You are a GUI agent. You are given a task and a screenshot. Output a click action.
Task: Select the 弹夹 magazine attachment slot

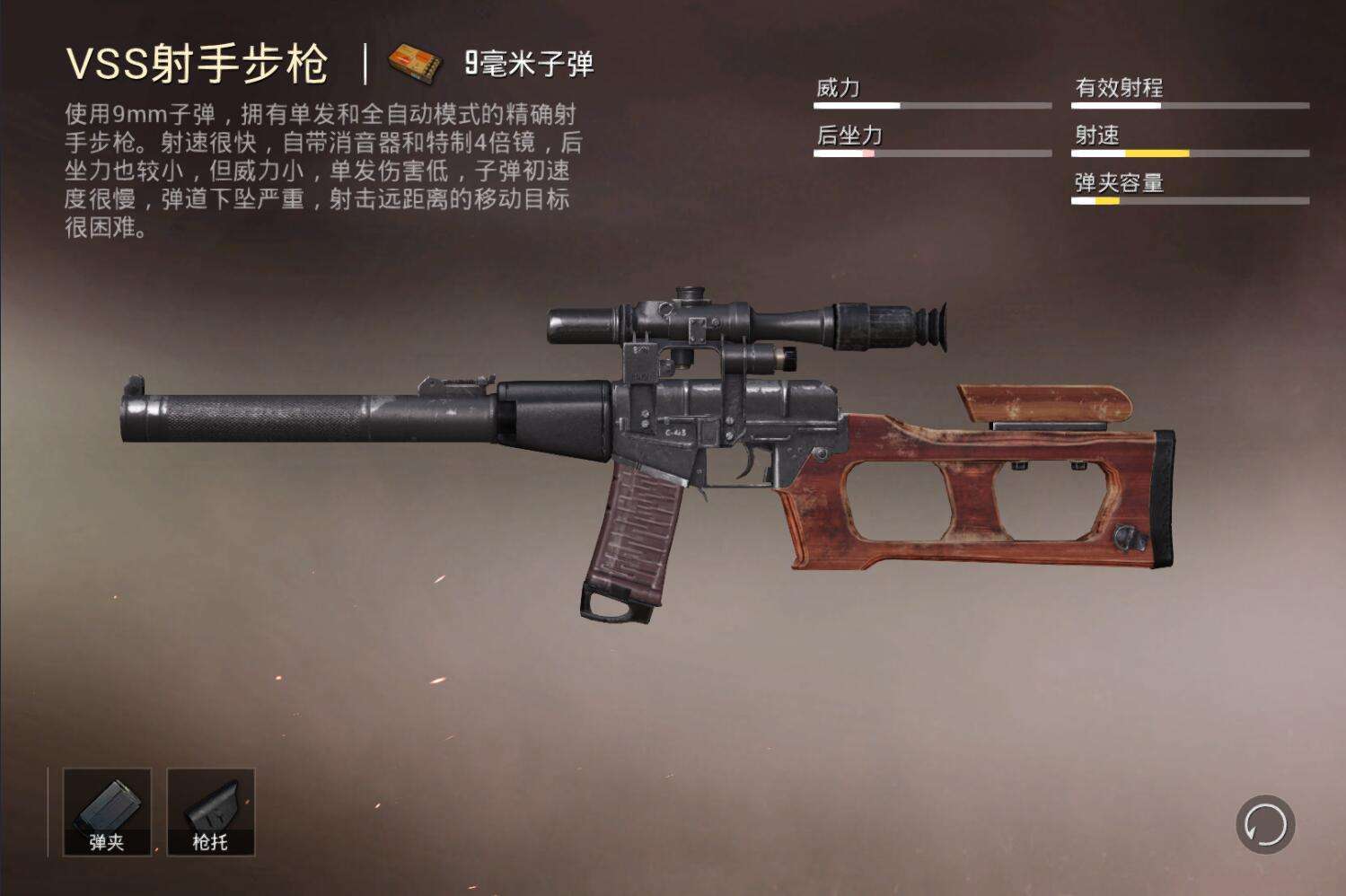(x=107, y=812)
